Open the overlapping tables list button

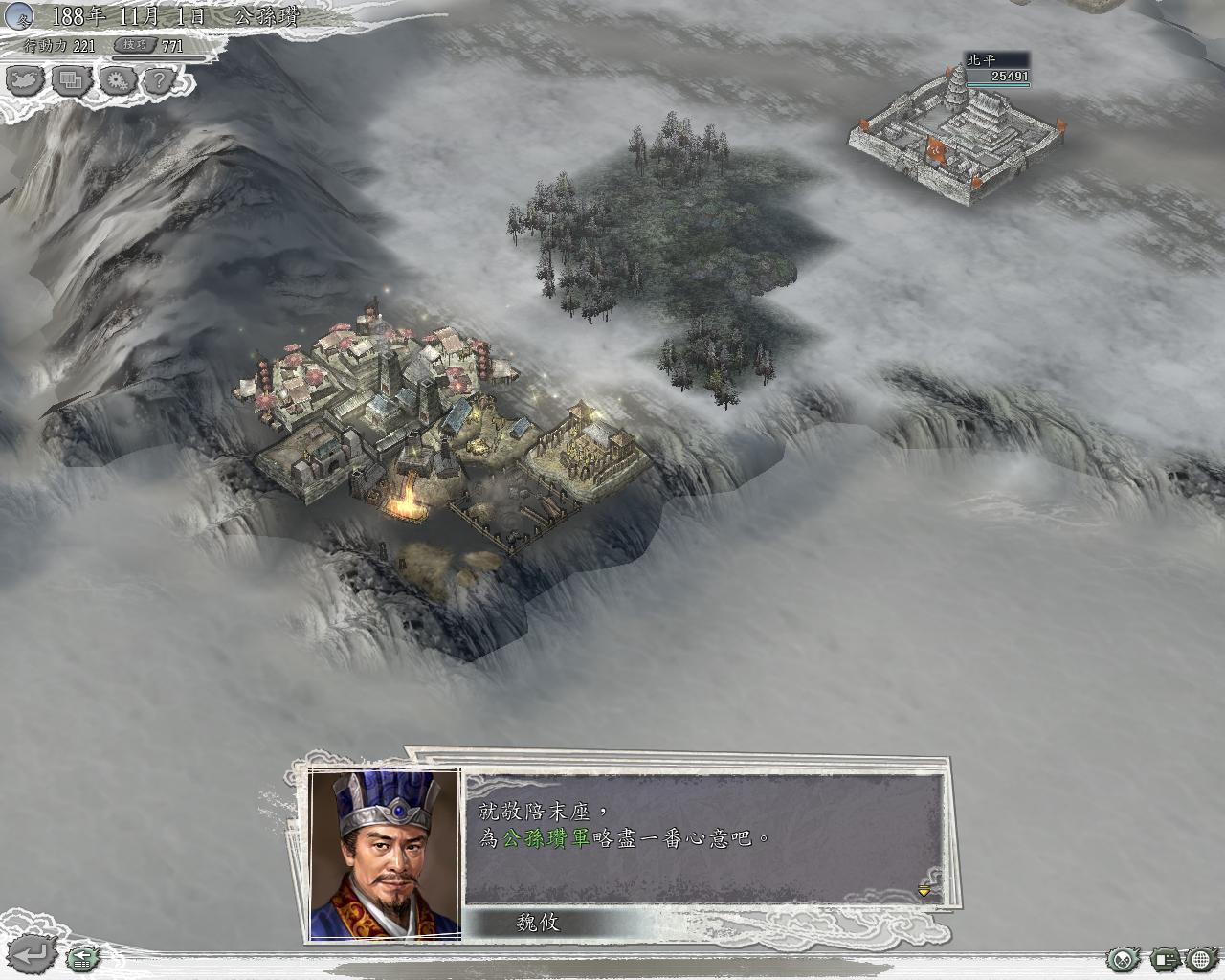tap(71, 80)
